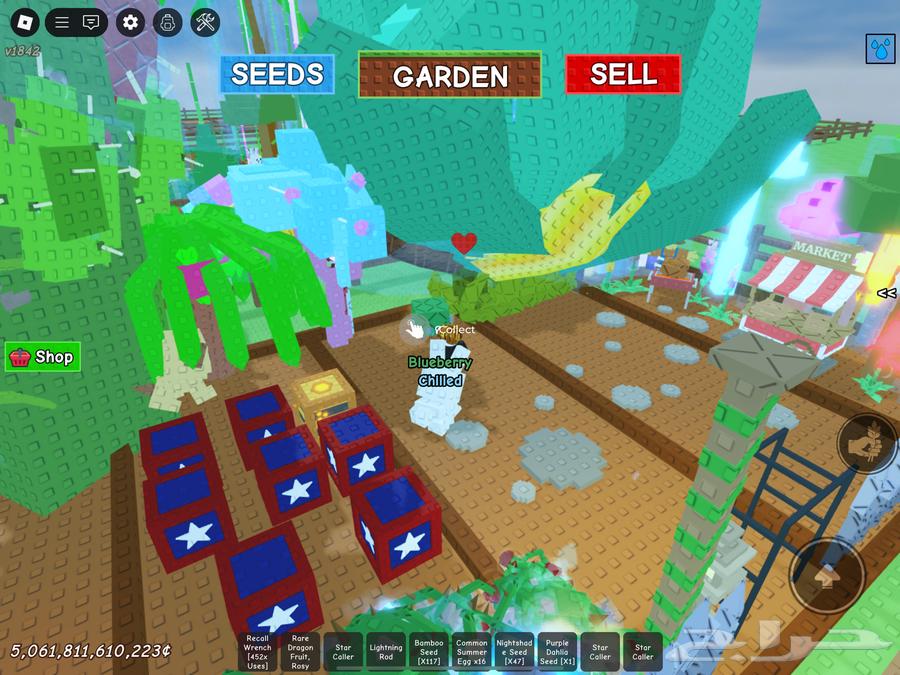The width and height of the screenshot is (900, 675).
Task: Go to the GARDEN button
Action: 450,75
